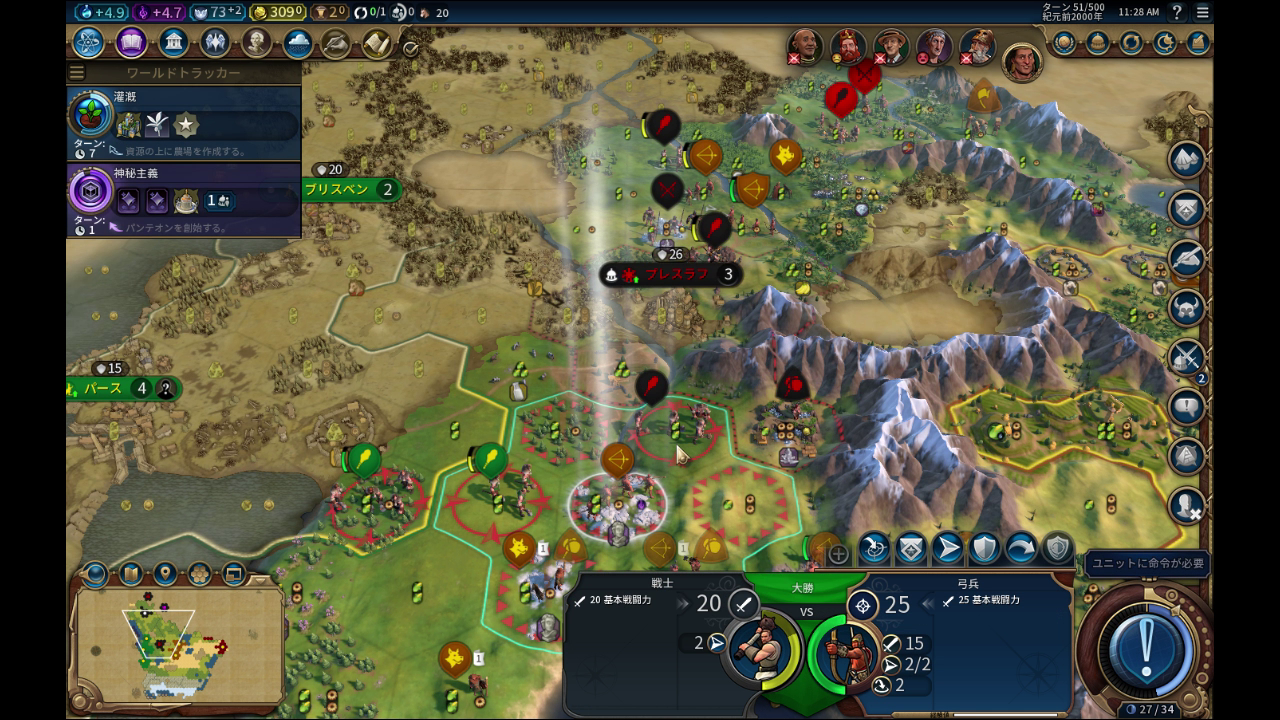The height and width of the screenshot is (720, 1280).
Task: Activate the ranged attack unit action
Action: click(874, 548)
